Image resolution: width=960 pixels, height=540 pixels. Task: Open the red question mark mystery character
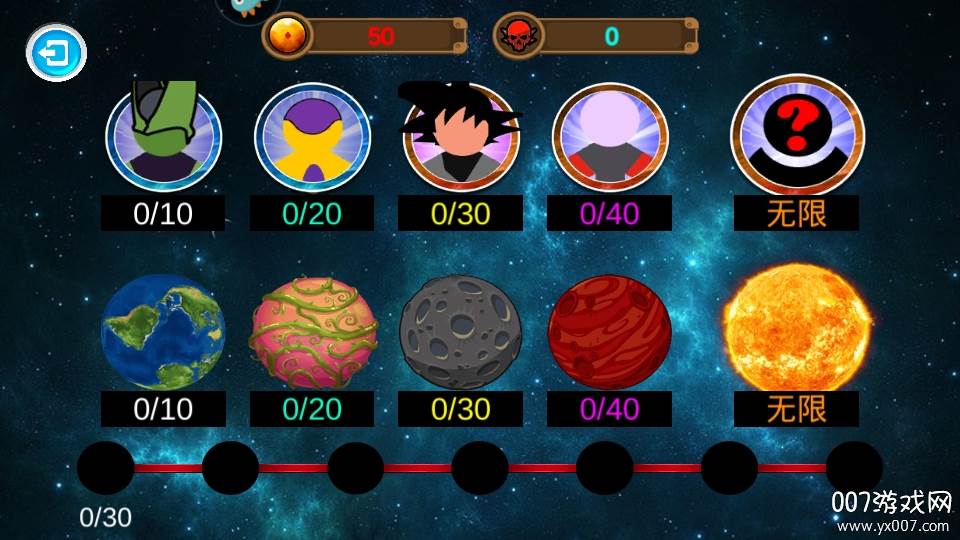coord(797,134)
